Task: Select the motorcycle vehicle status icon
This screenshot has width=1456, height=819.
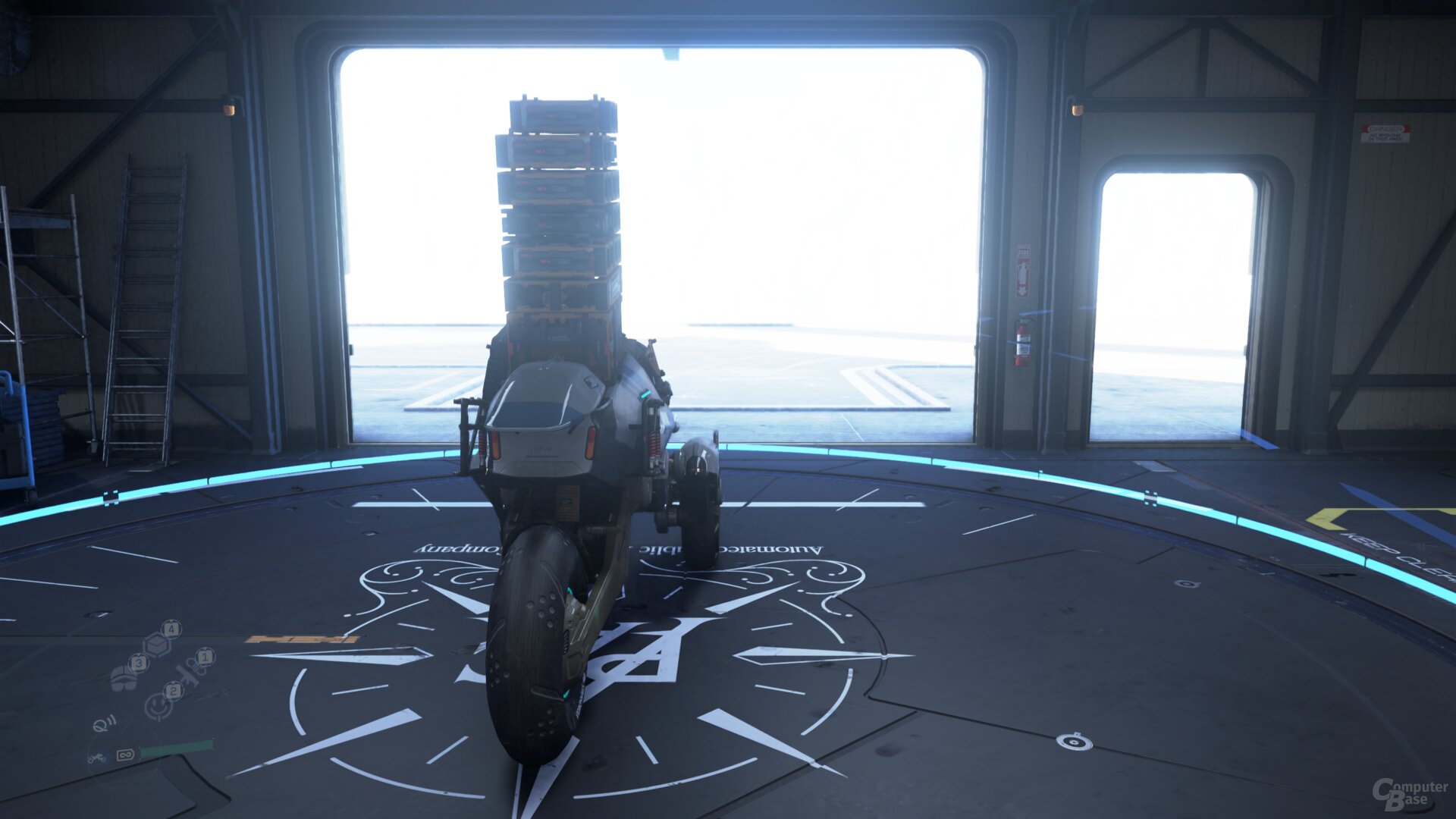Action: click(97, 758)
